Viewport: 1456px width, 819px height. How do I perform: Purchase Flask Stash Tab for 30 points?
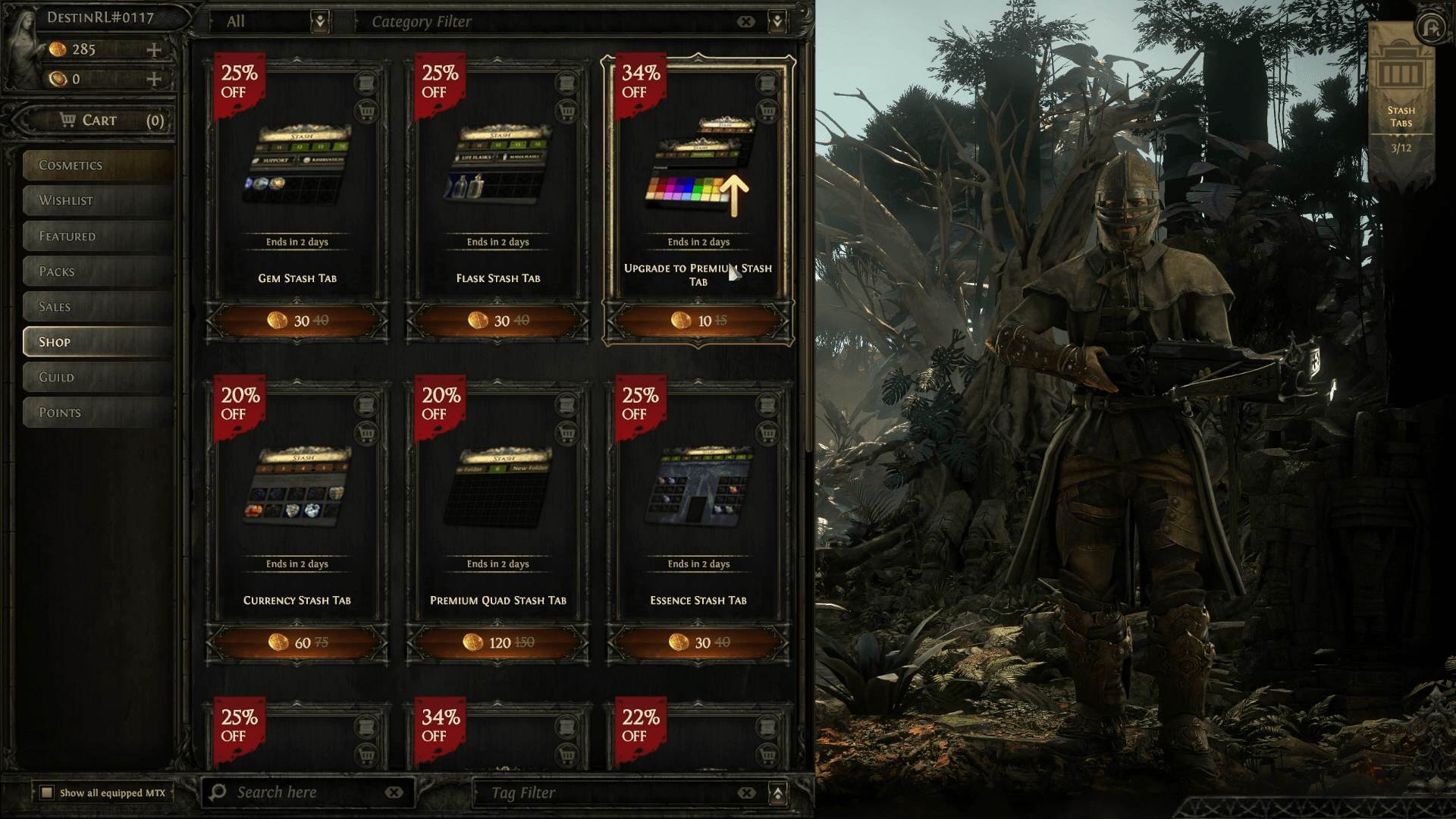click(498, 321)
